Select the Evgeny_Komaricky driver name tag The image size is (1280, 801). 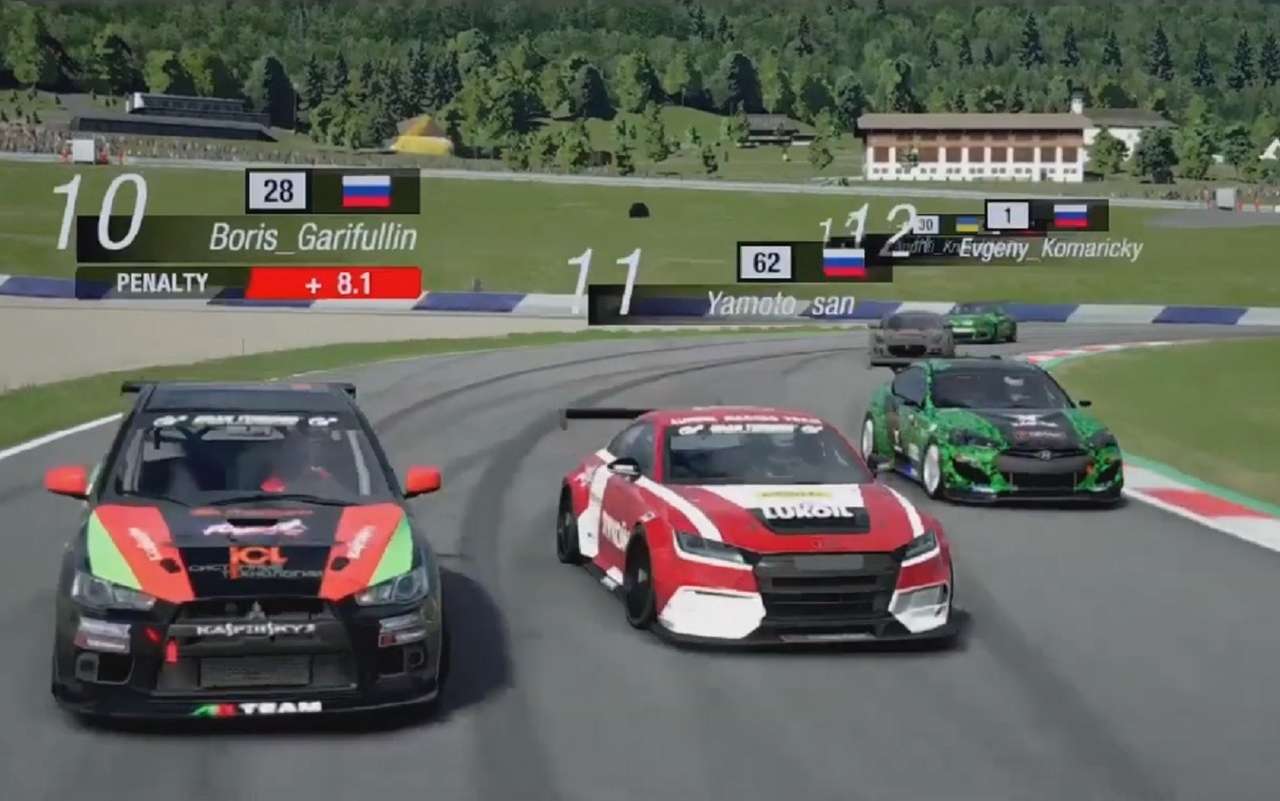click(x=1049, y=249)
